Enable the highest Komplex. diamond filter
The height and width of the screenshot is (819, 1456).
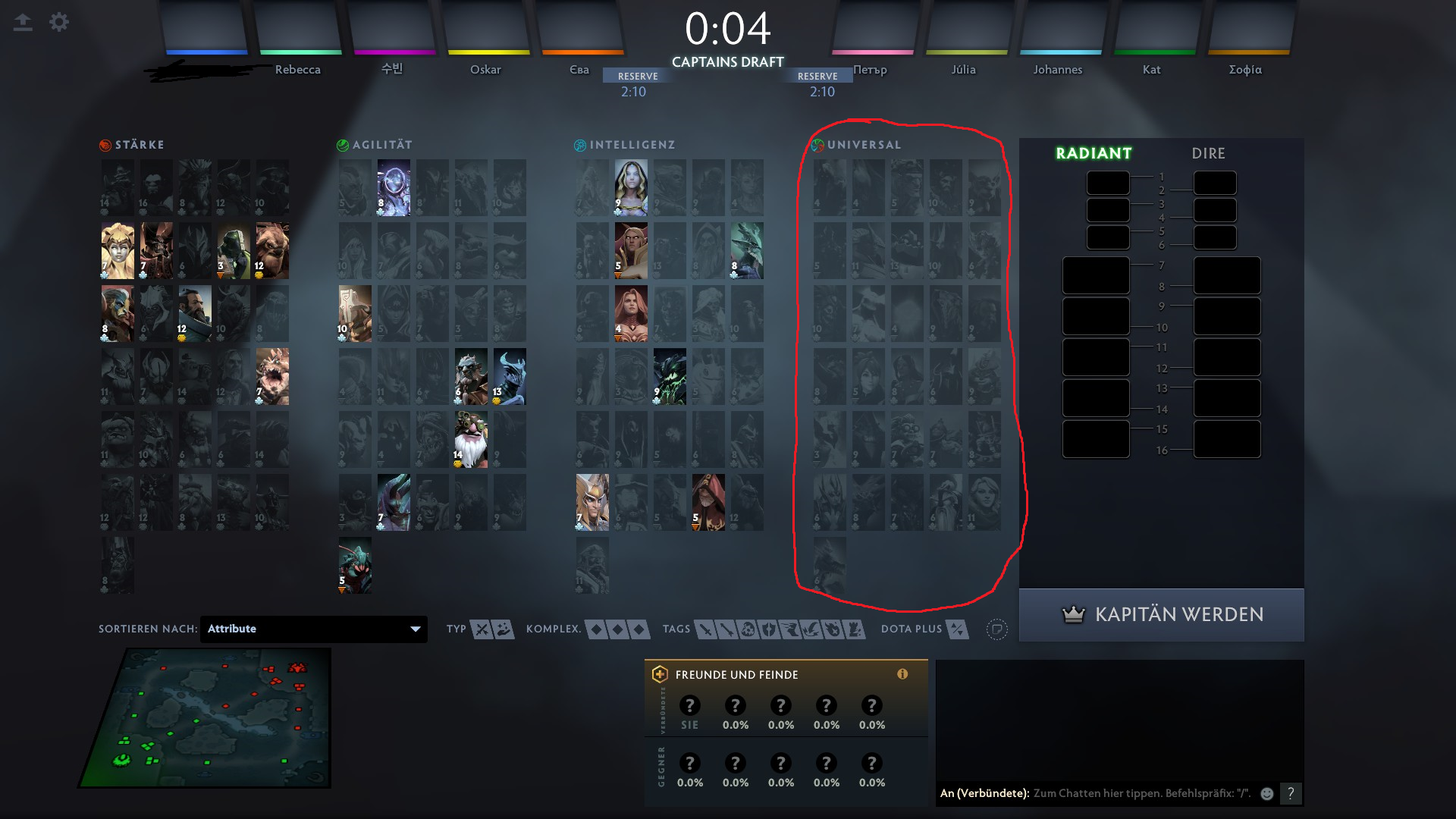641,629
